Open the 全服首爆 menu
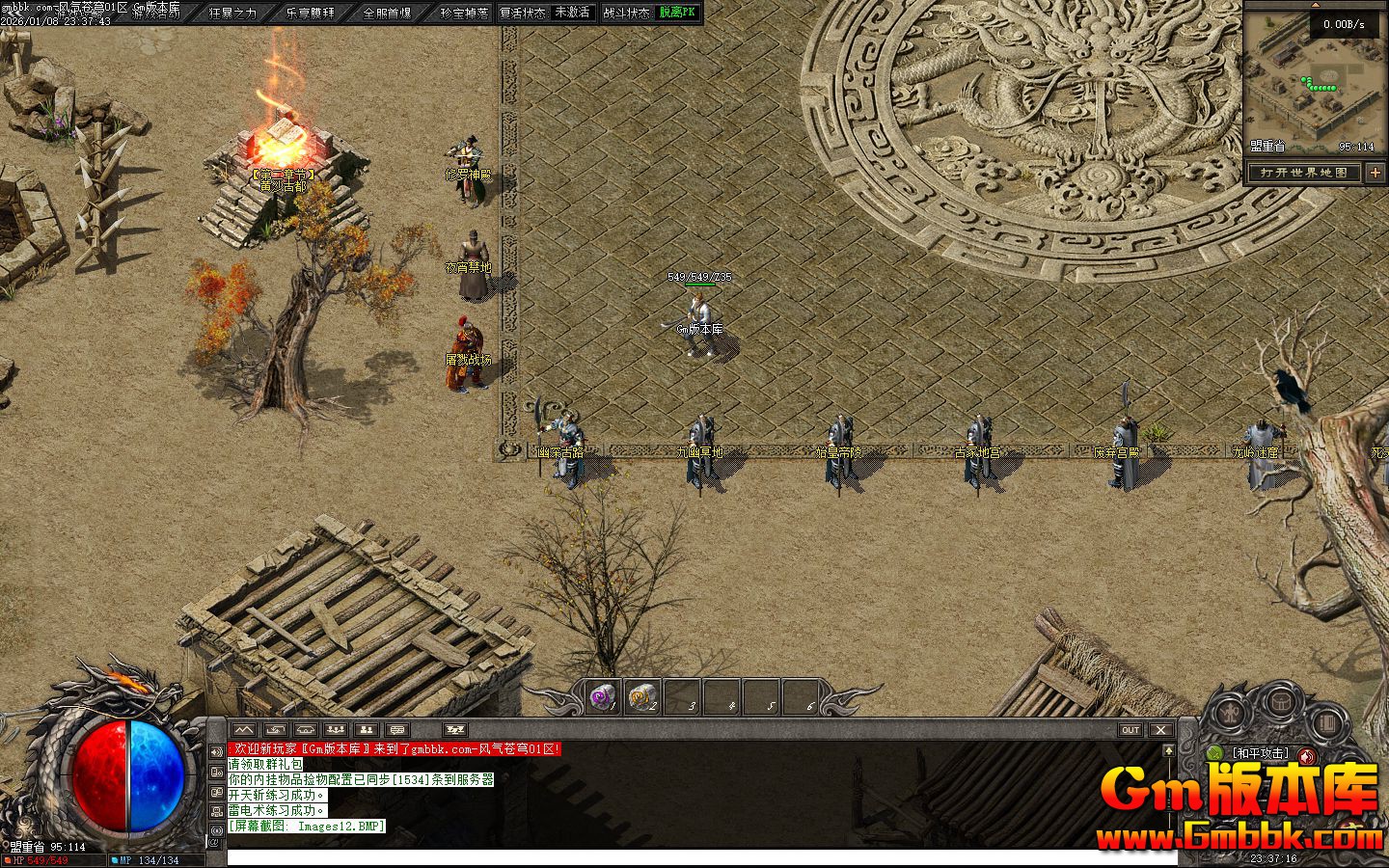1389x868 pixels. coord(387,14)
